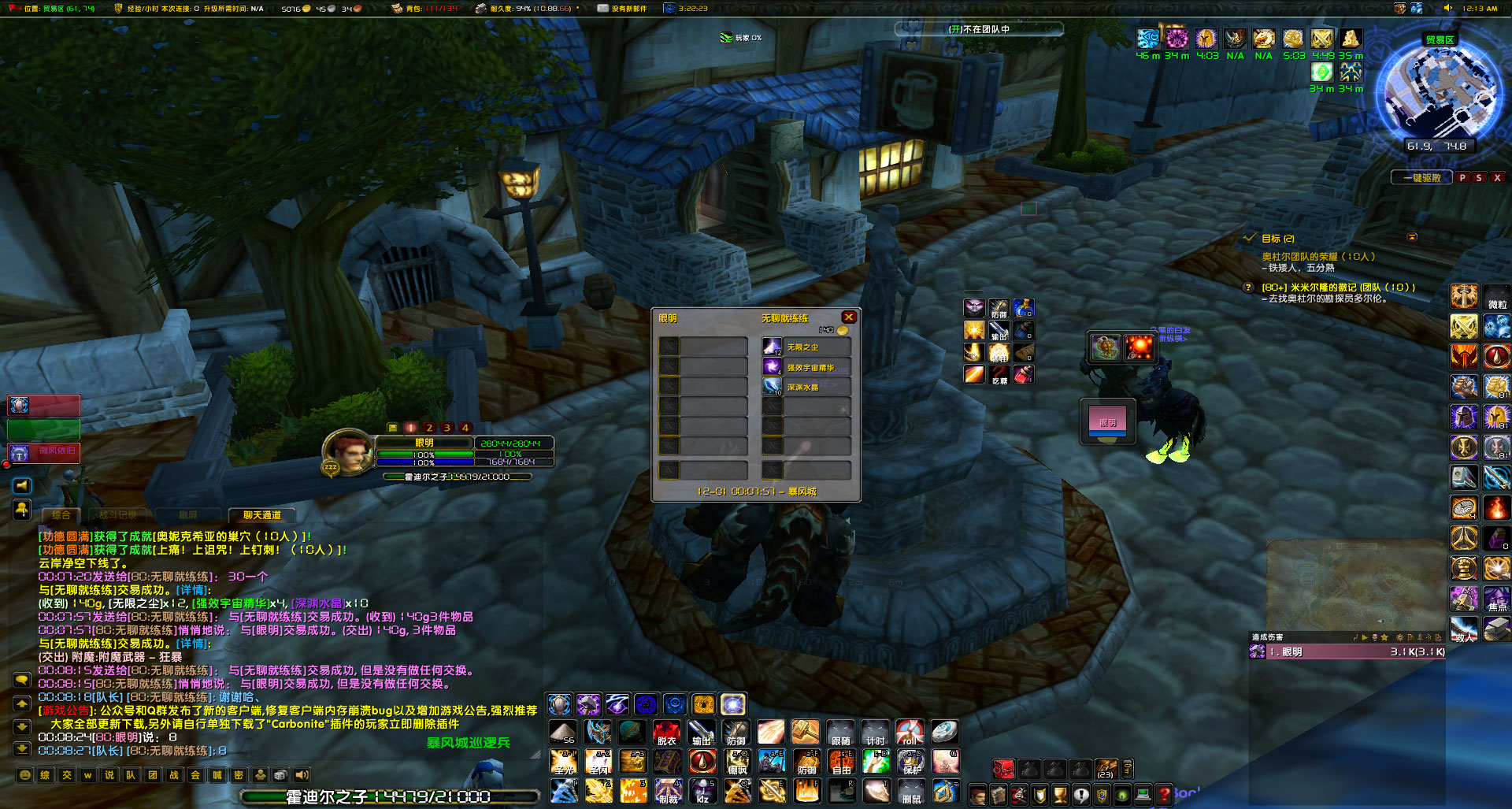Toggle the speaker icon next to chat channels

click(x=300, y=775)
